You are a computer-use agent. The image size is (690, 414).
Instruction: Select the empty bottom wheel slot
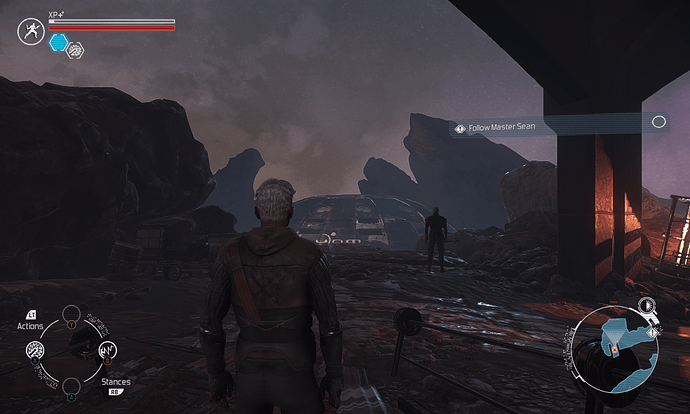pyautogui.click(x=70, y=386)
